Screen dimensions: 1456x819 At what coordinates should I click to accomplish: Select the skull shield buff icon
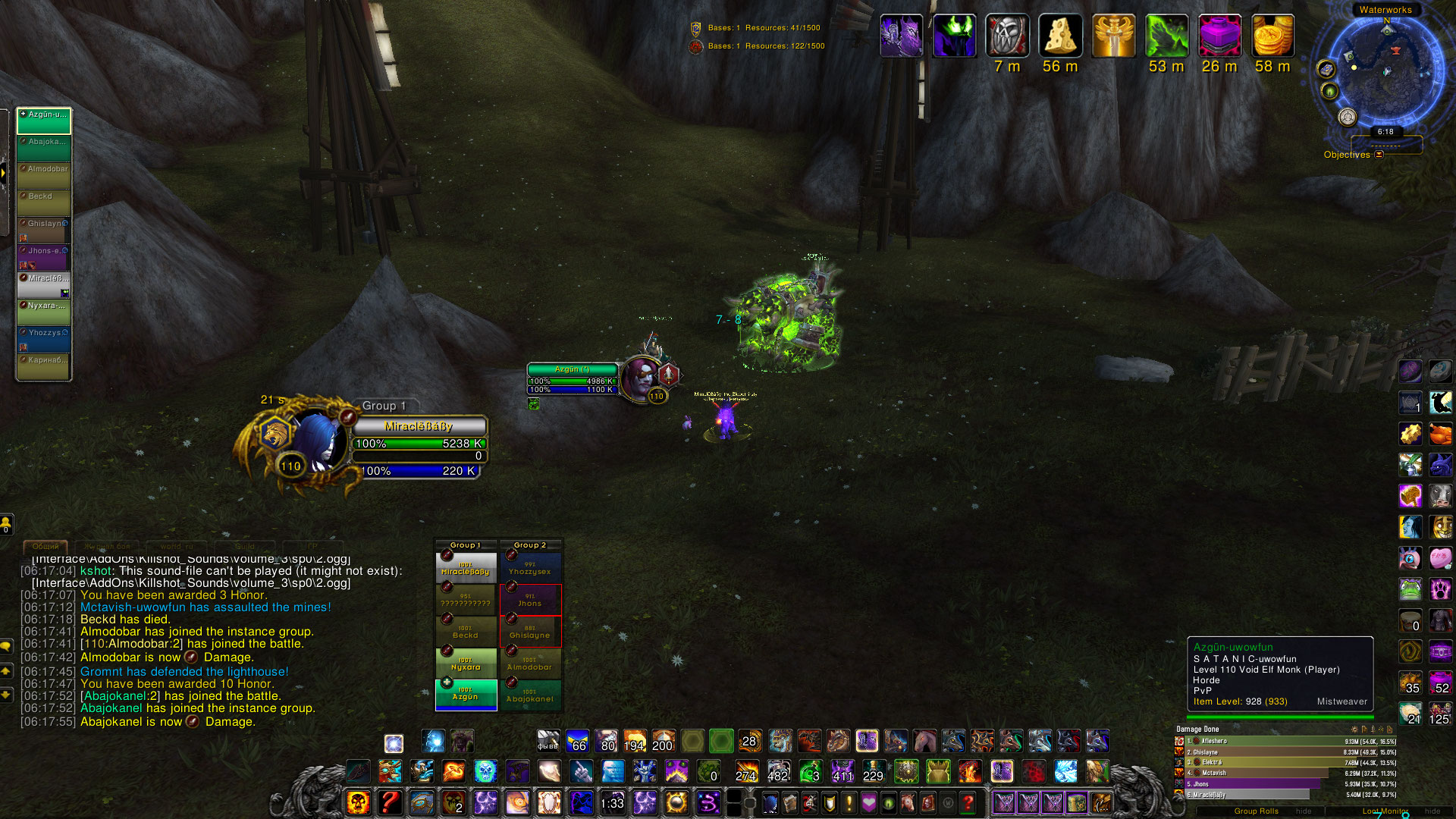click(1007, 36)
